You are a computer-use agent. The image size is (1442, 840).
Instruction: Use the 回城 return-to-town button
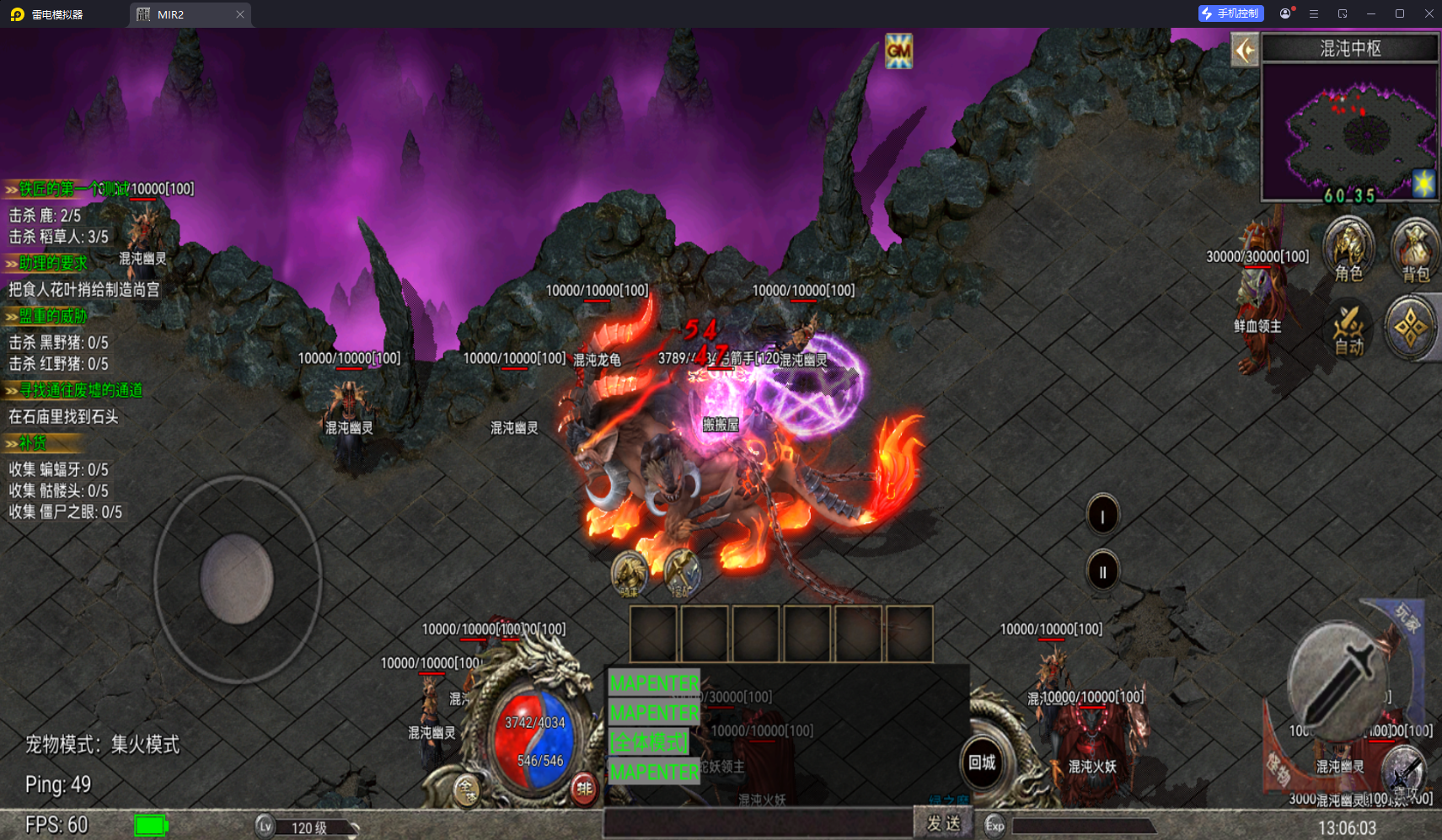click(982, 763)
